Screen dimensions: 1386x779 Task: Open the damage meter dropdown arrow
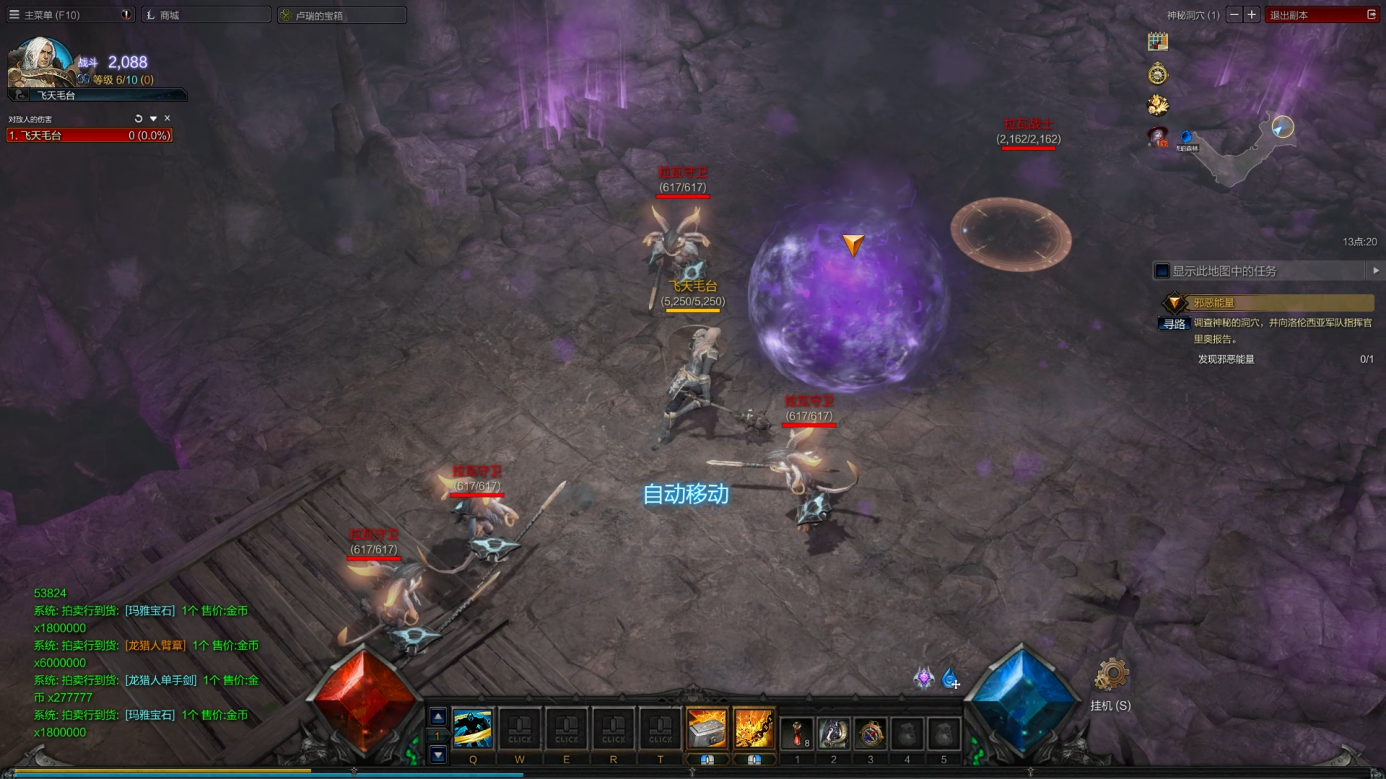153,119
